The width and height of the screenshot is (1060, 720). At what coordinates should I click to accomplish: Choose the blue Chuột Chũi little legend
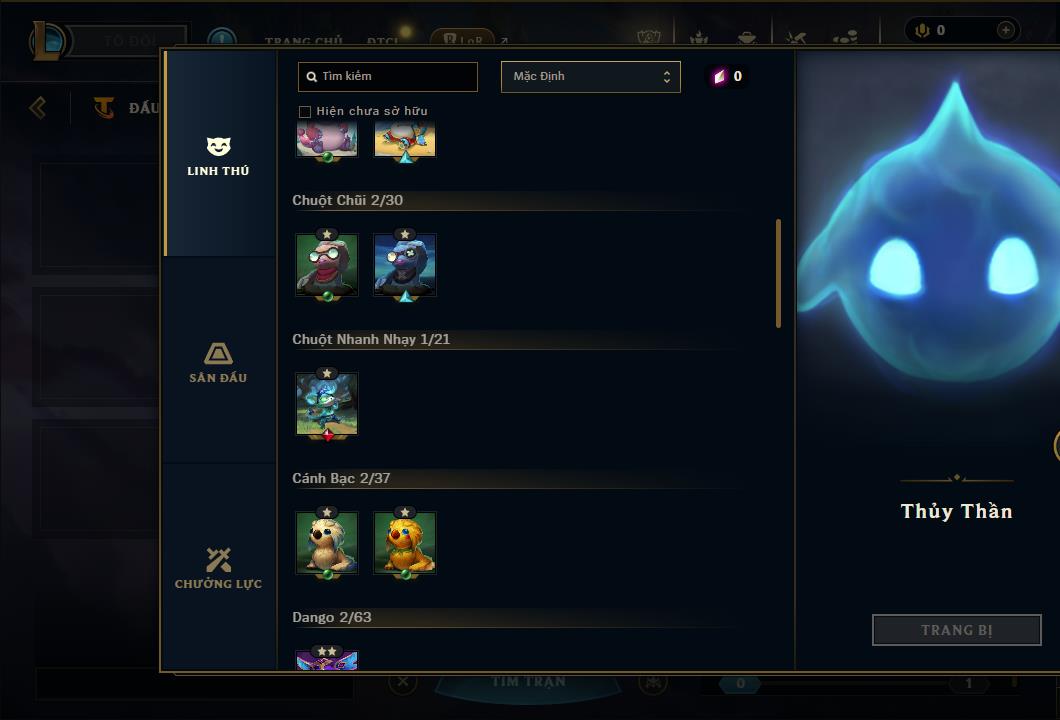pyautogui.click(x=405, y=266)
